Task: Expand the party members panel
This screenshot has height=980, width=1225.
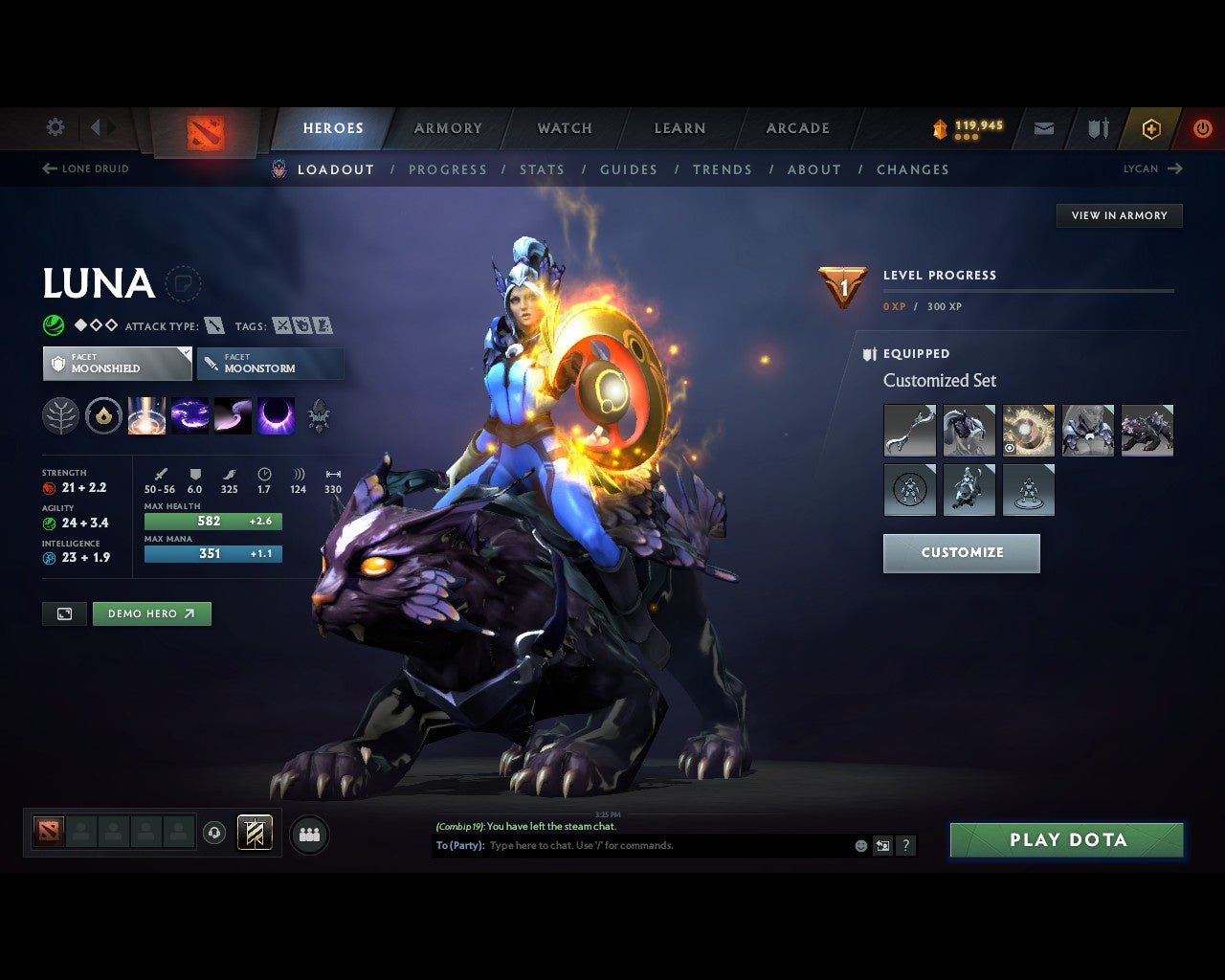Action: point(309,834)
